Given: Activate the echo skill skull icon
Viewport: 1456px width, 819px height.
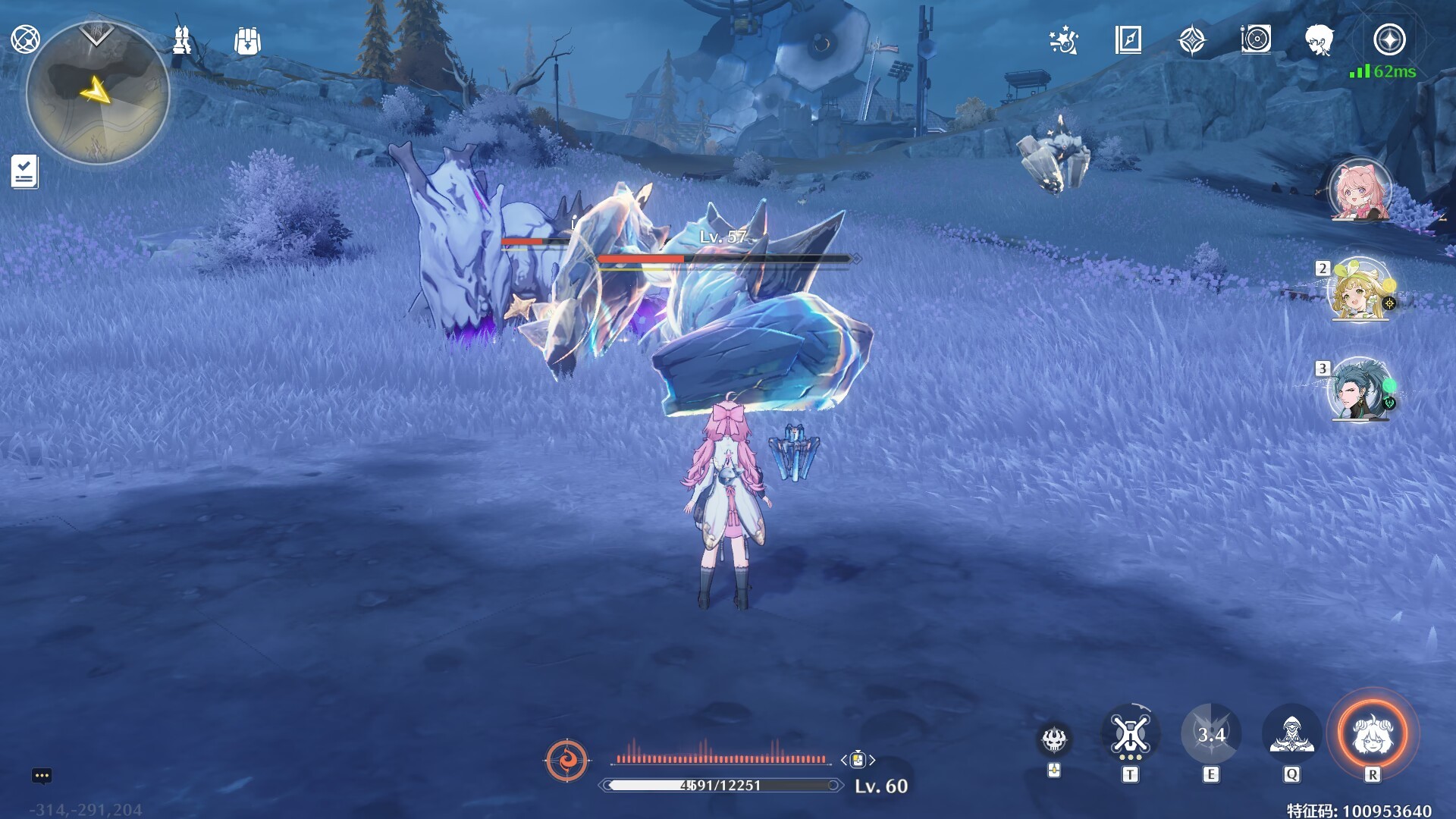Looking at the screenshot, I should tap(1054, 739).
